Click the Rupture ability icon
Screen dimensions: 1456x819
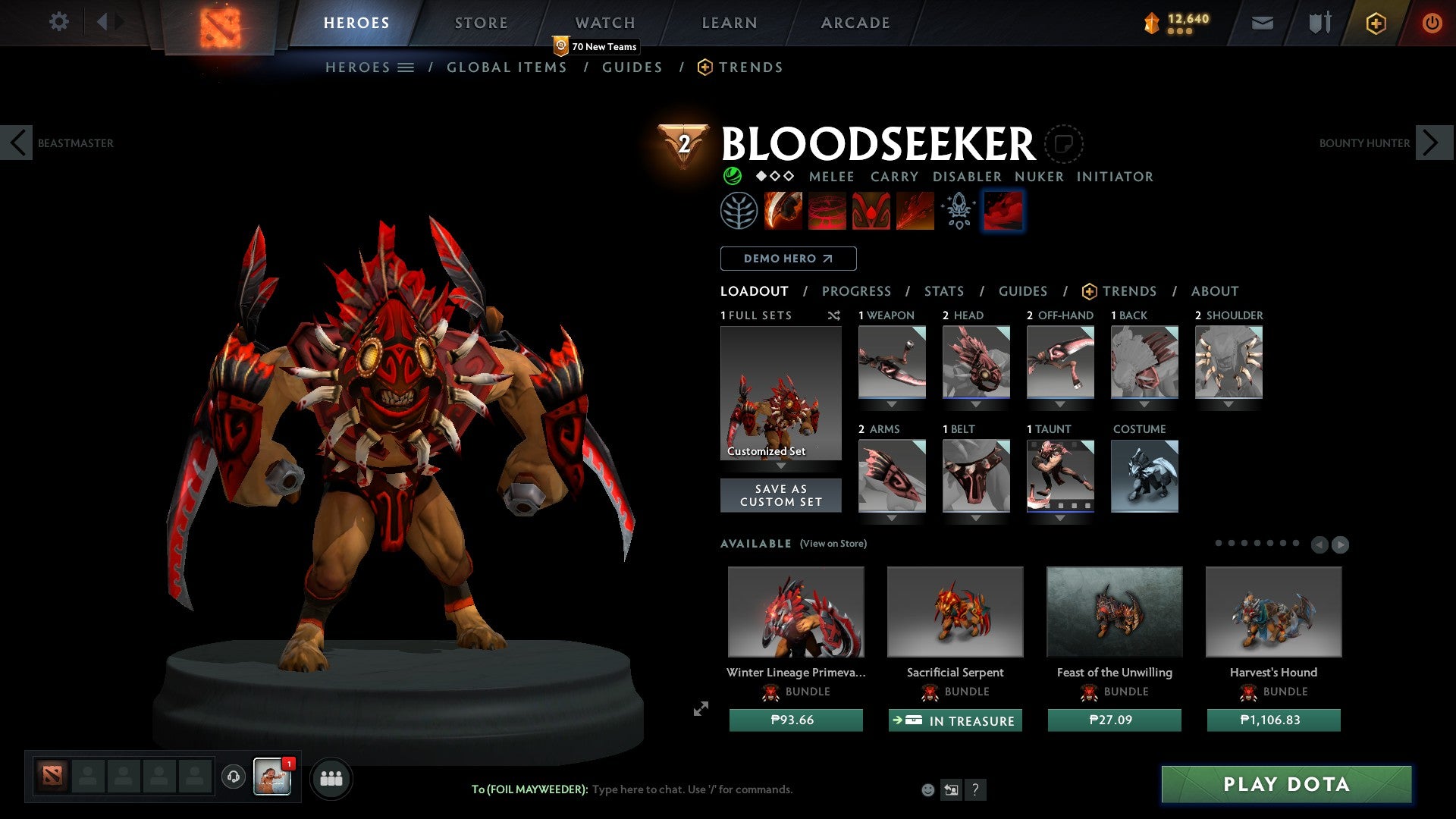tap(914, 210)
